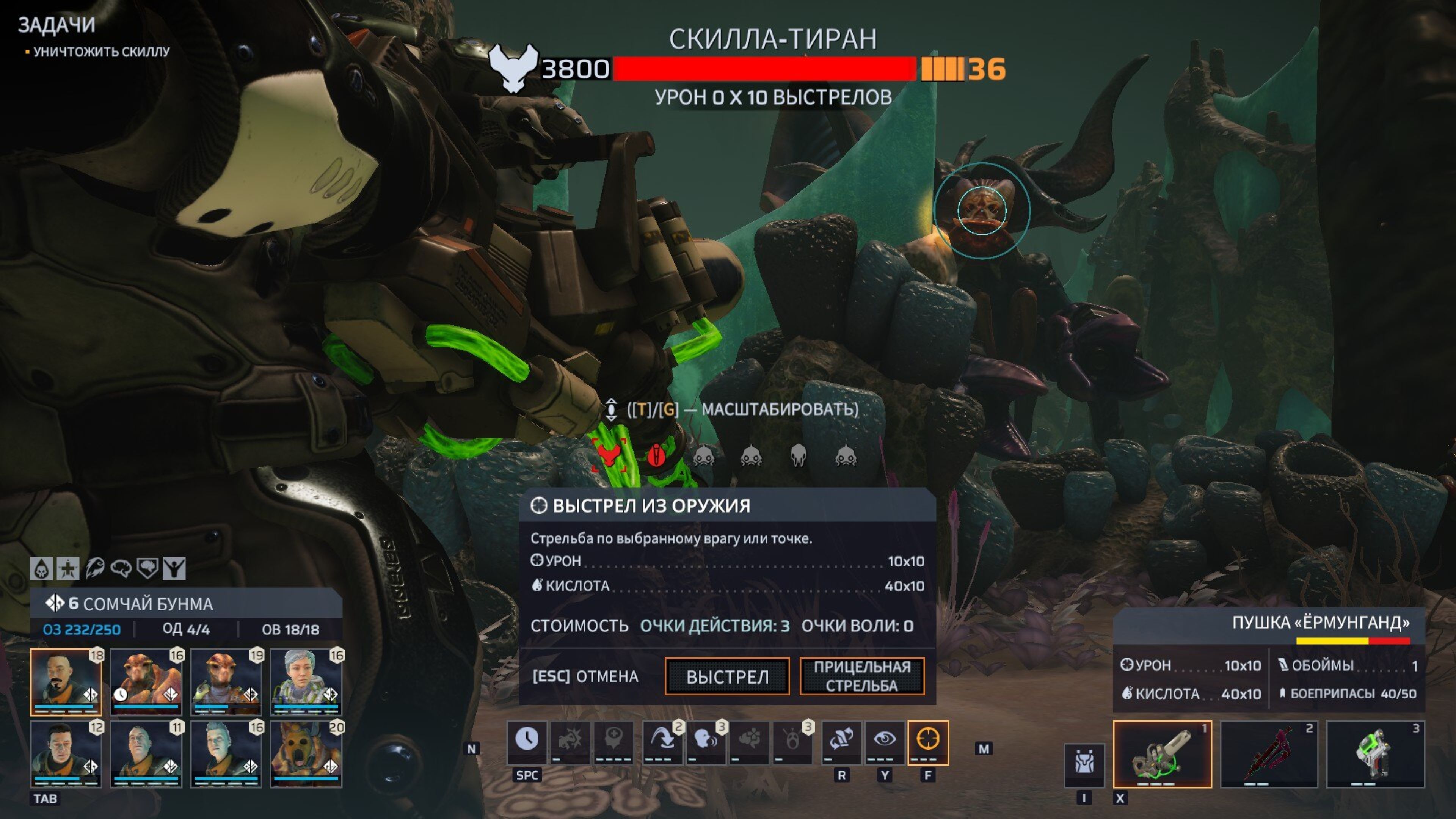Image resolution: width=1456 pixels, height=819 pixels.
Task: Activate the curved arrow dash ability
Action: (x=662, y=740)
